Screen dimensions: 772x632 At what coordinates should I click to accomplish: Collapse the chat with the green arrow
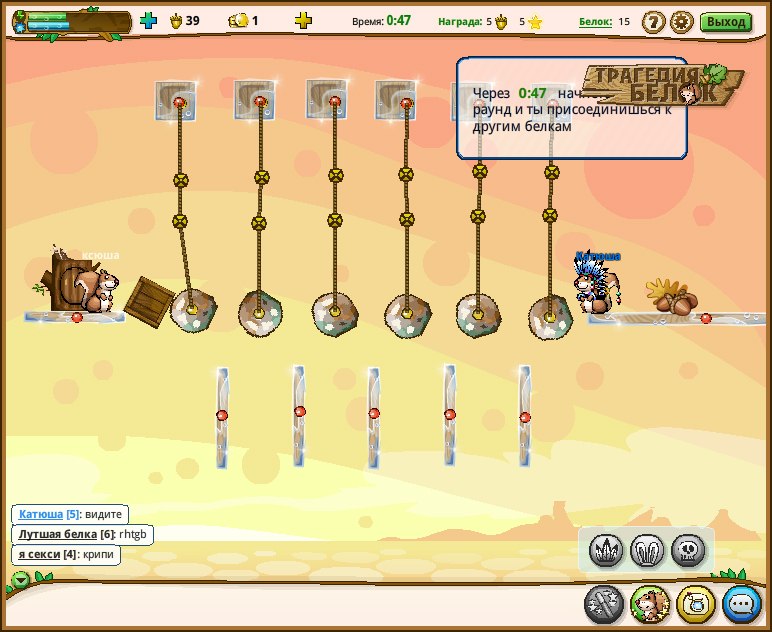20,579
